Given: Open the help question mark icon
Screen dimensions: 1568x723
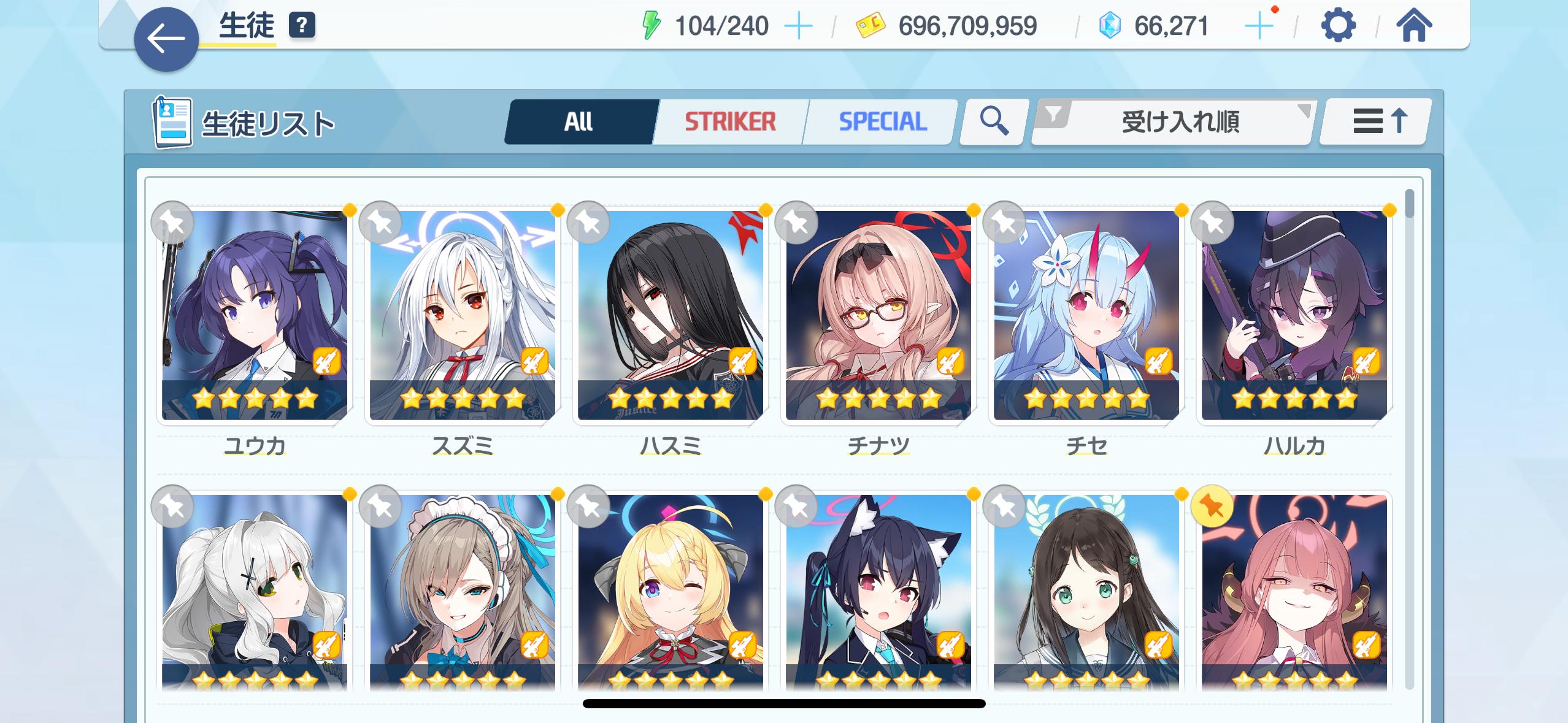Looking at the screenshot, I should click(x=301, y=26).
